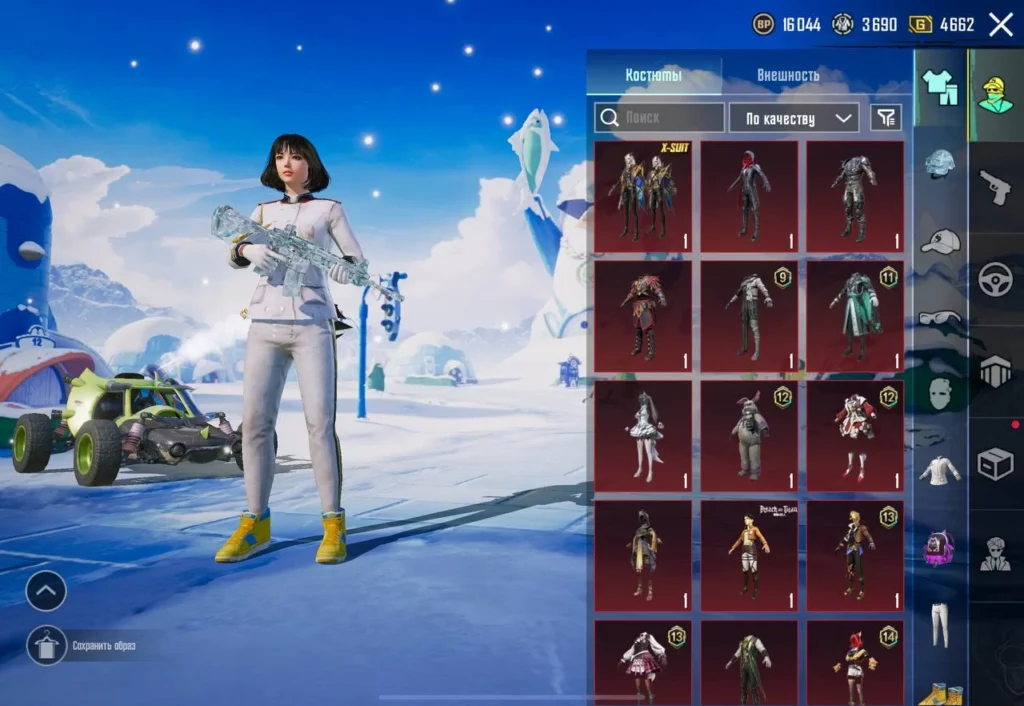Switch to the pistol weapons section

(x=995, y=187)
